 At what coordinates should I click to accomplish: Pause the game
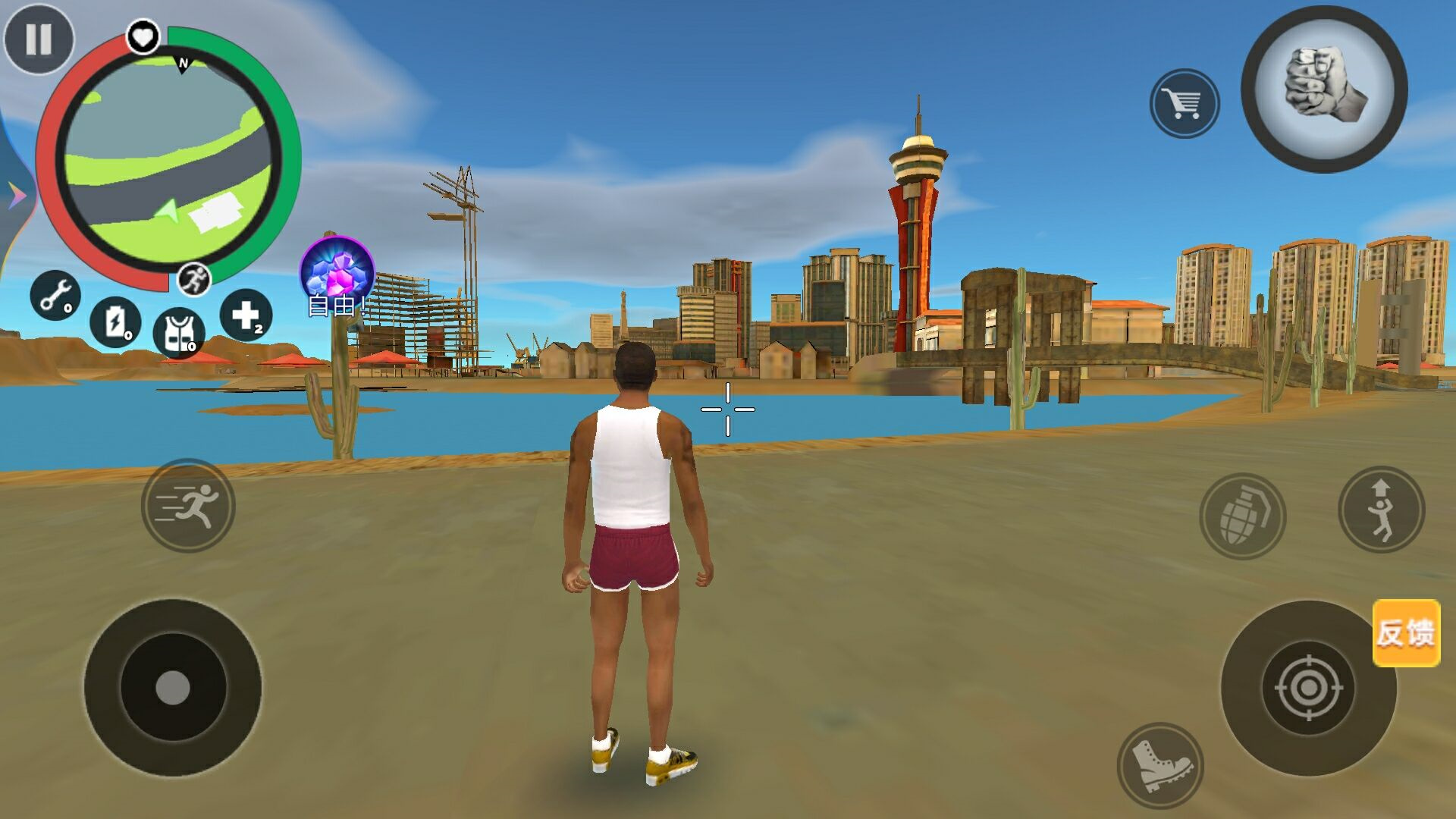click(39, 39)
